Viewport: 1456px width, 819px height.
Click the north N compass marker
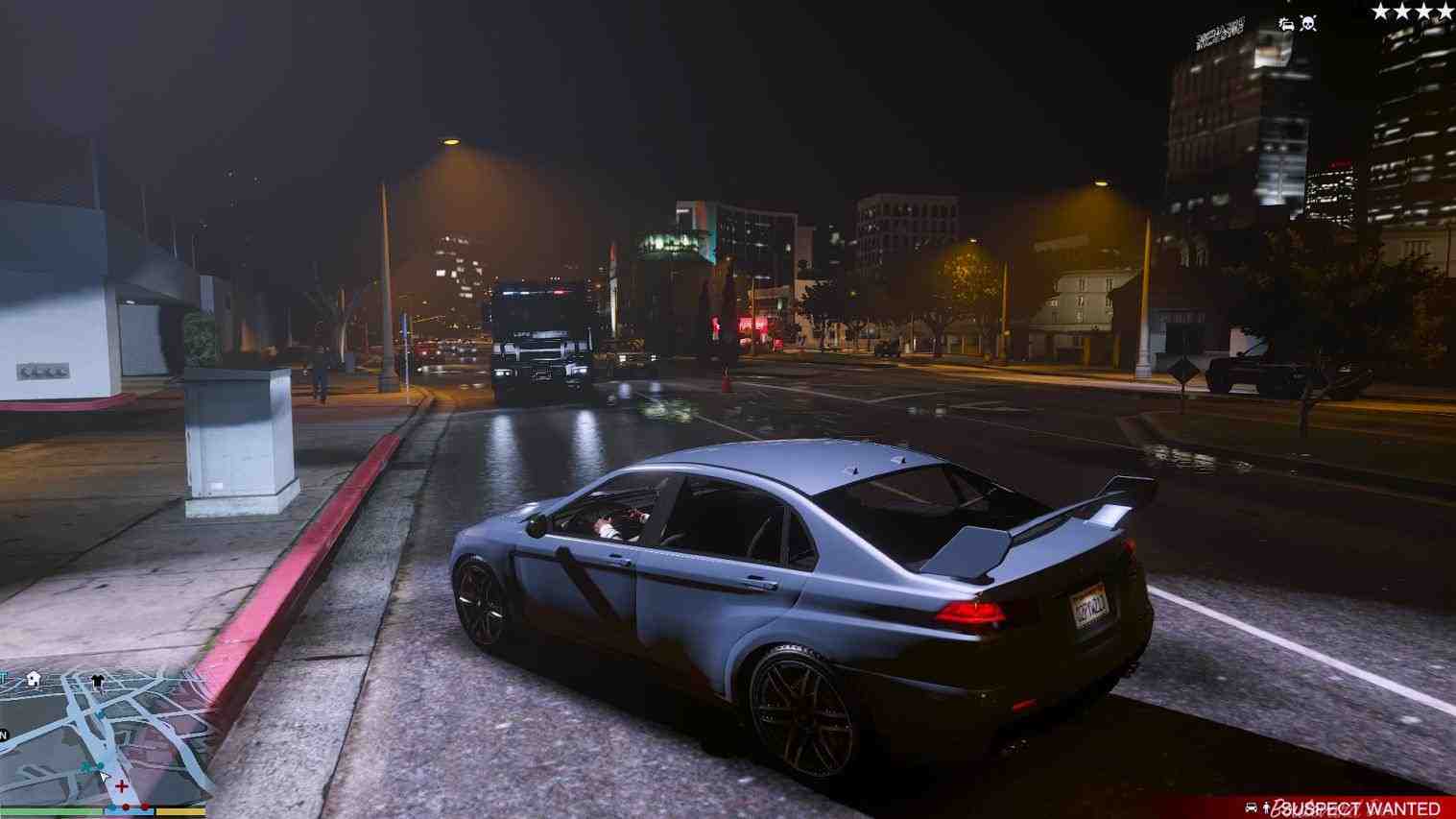click(4, 735)
